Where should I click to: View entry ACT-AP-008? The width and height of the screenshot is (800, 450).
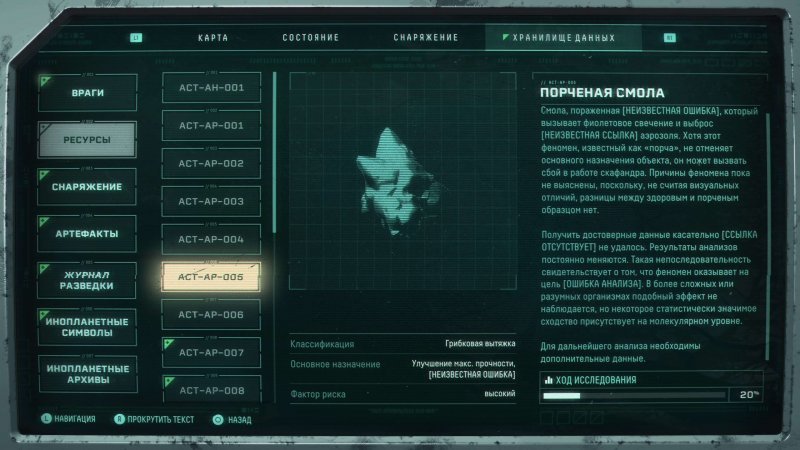pos(211,390)
